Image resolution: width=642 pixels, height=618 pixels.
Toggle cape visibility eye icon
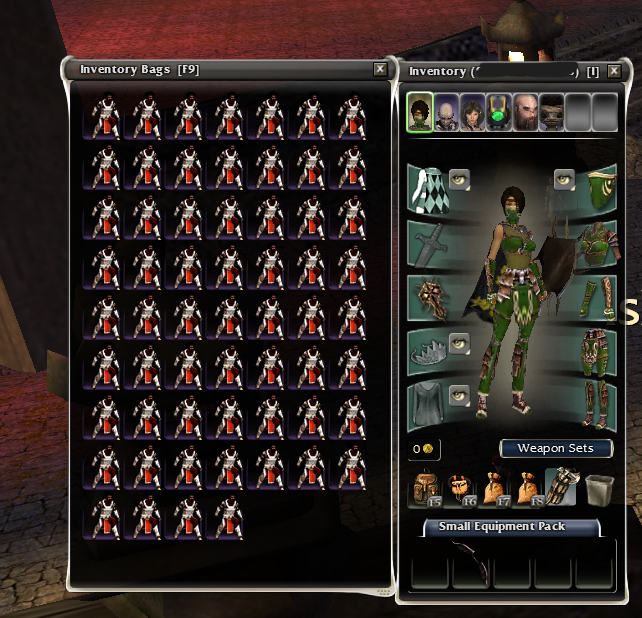(459, 179)
